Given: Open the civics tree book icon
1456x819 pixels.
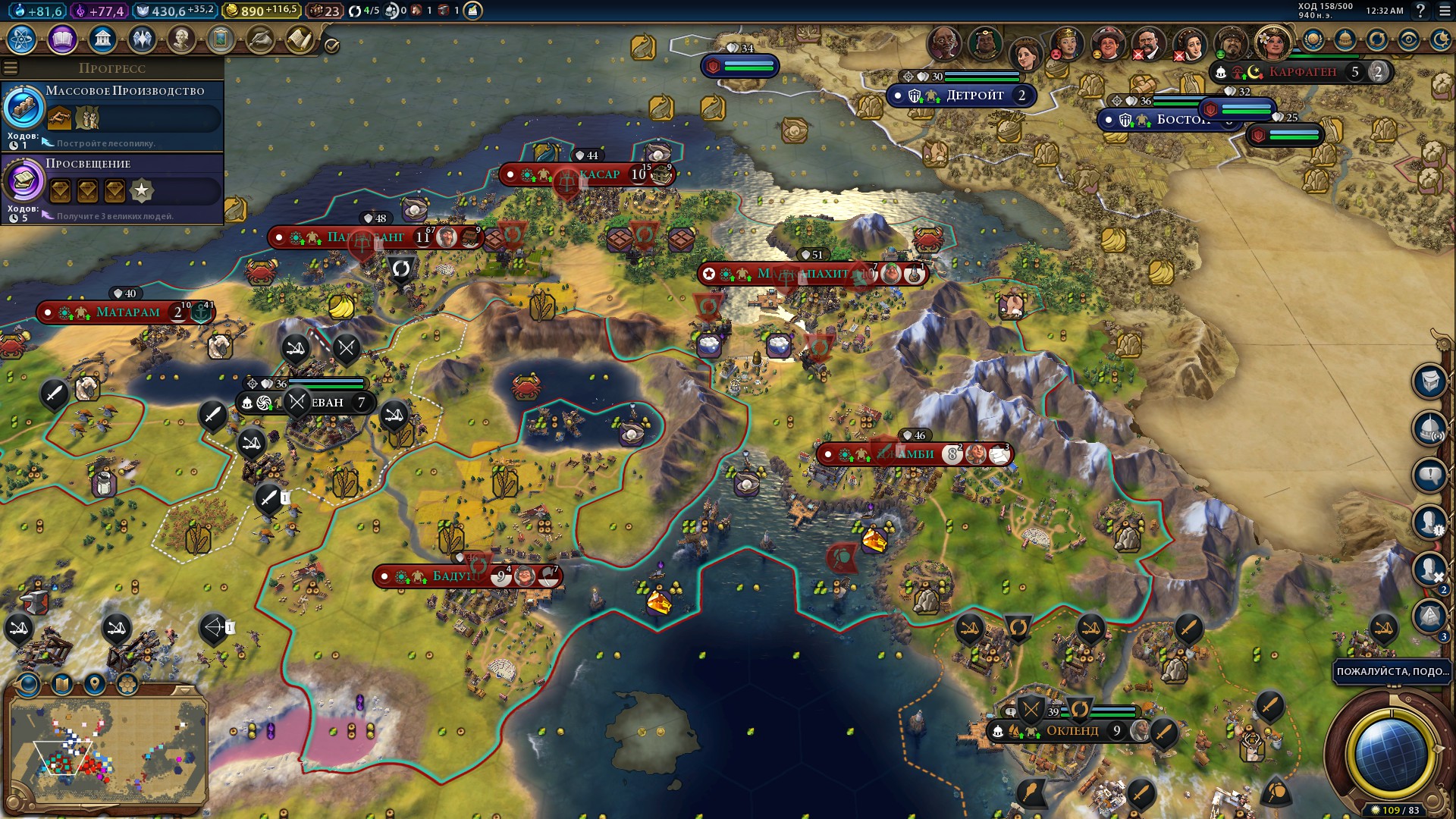Looking at the screenshot, I should (62, 39).
